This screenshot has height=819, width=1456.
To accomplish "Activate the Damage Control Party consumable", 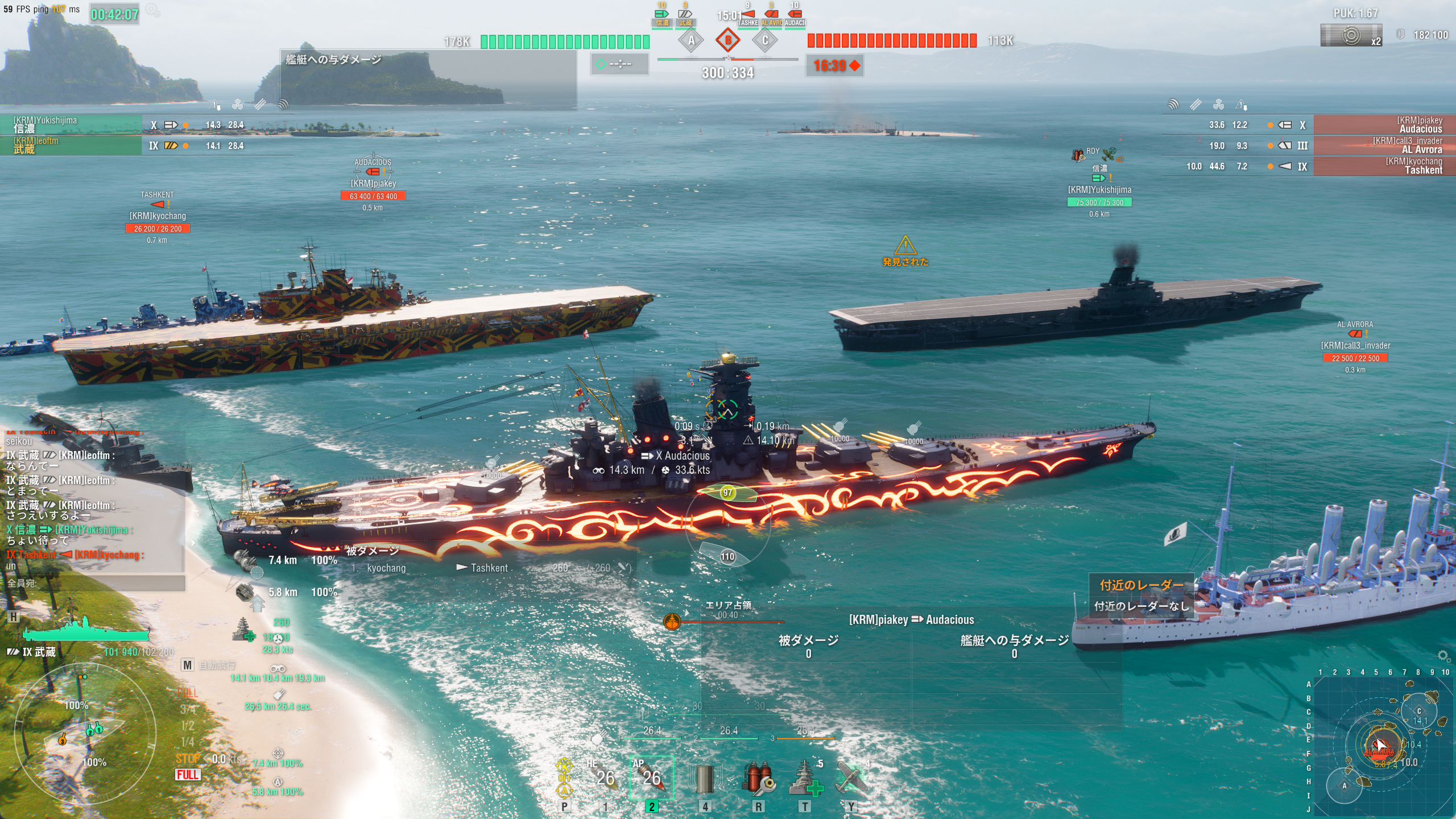I will point(758,779).
